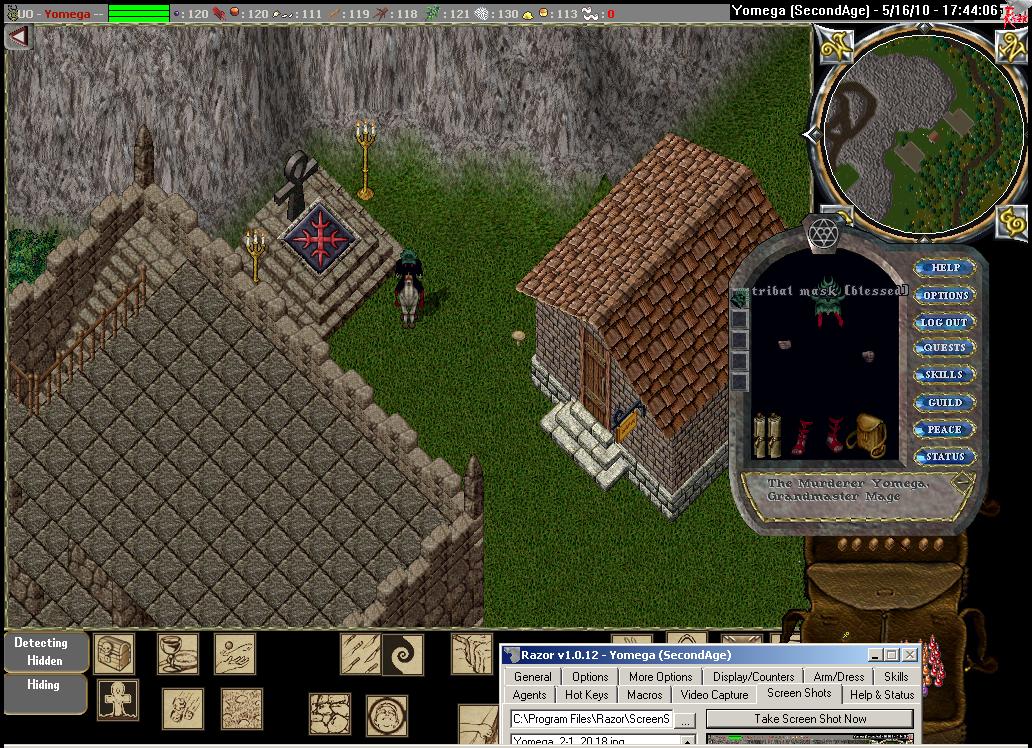Open the backpack on the paperdoll
Screen dimensions: 1032x748
[x=867, y=433]
